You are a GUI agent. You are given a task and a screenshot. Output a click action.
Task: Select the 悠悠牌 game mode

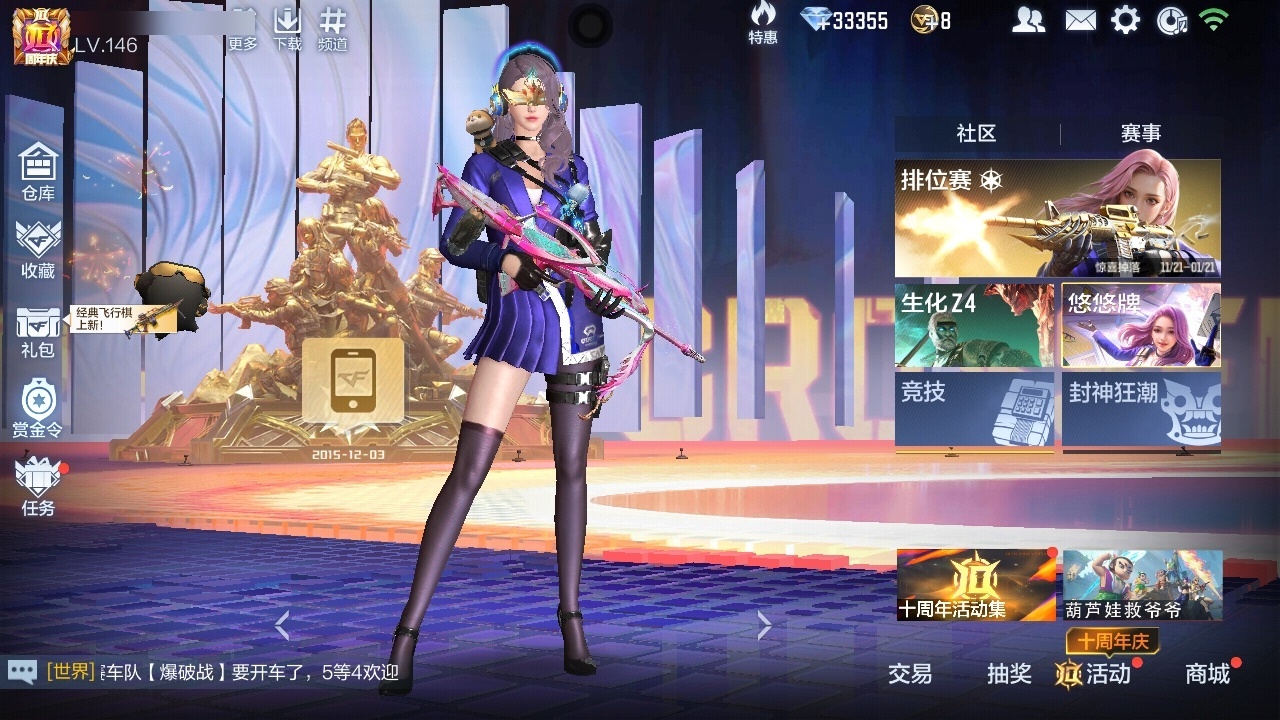(x=1141, y=326)
